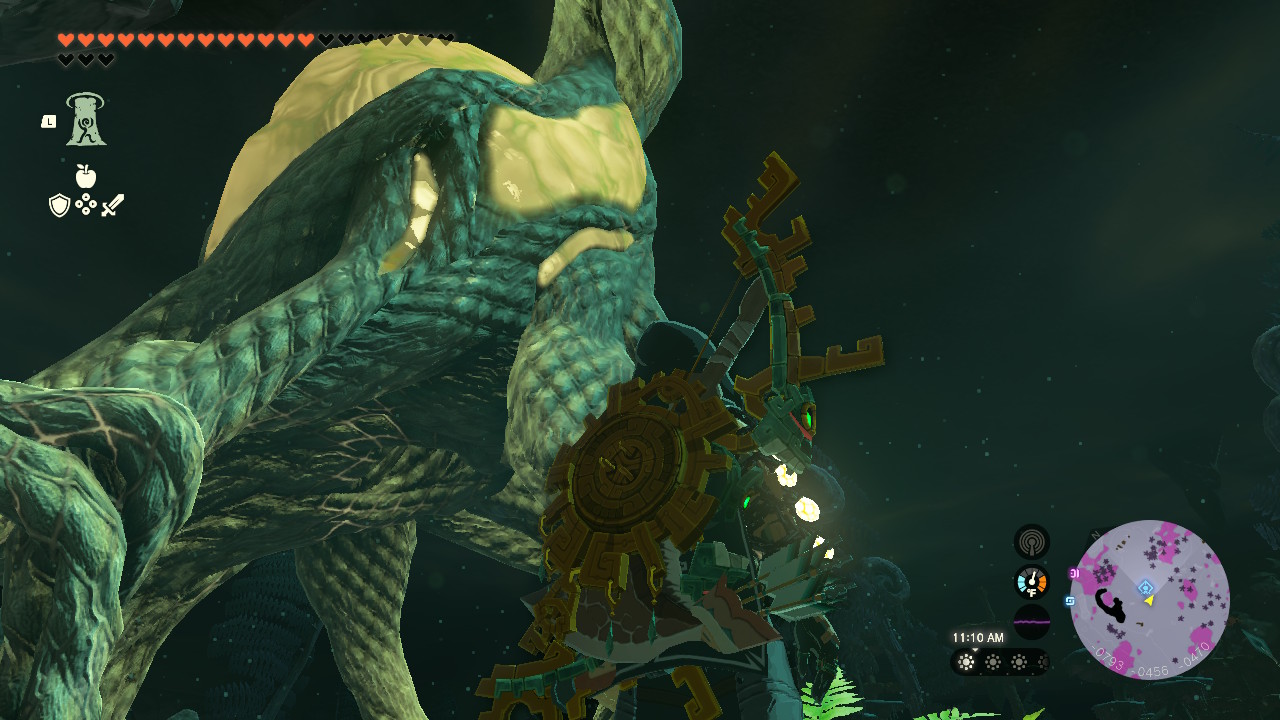Expand the clock display above forecast icons

[x=979, y=636]
